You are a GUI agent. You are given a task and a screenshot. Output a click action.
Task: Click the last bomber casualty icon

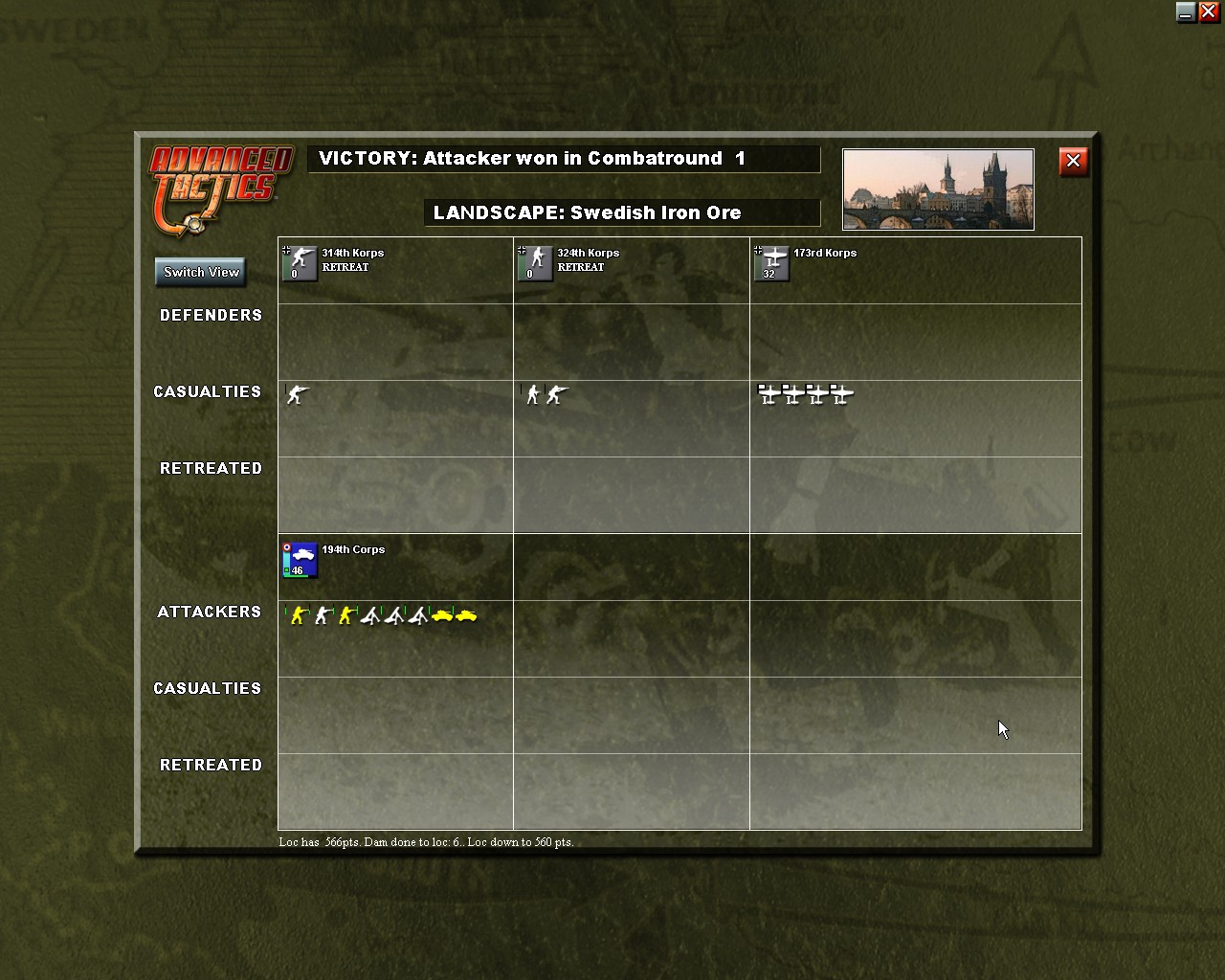coord(841,393)
